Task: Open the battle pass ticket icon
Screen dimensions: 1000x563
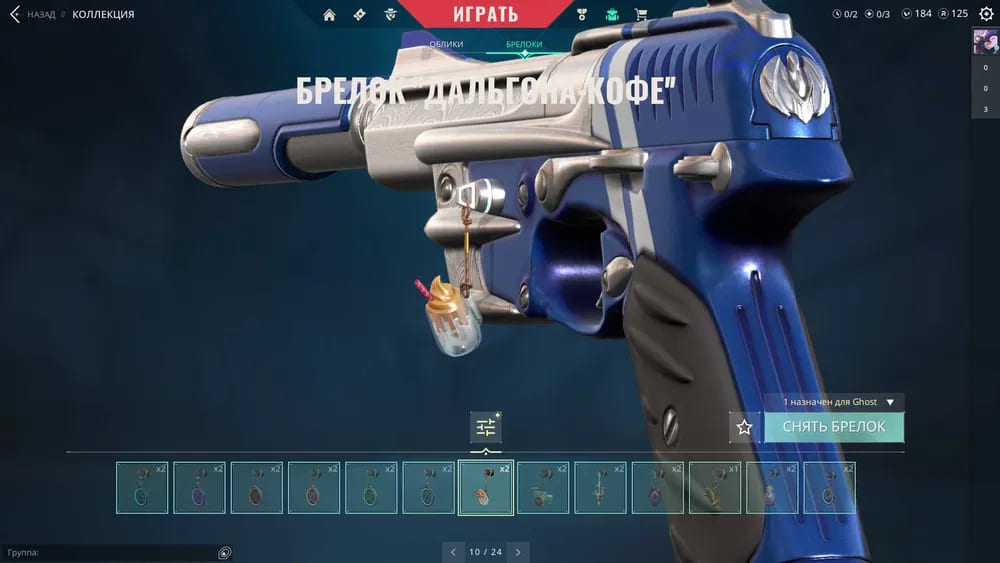Action: [360, 14]
